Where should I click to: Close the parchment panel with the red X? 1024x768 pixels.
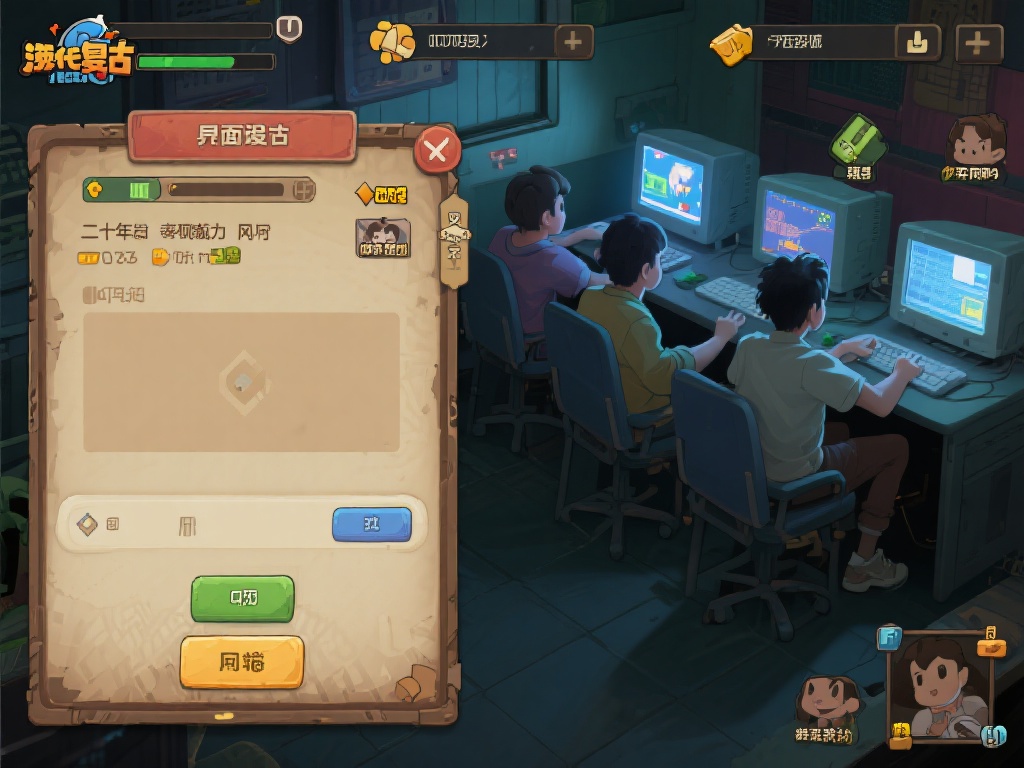(437, 151)
